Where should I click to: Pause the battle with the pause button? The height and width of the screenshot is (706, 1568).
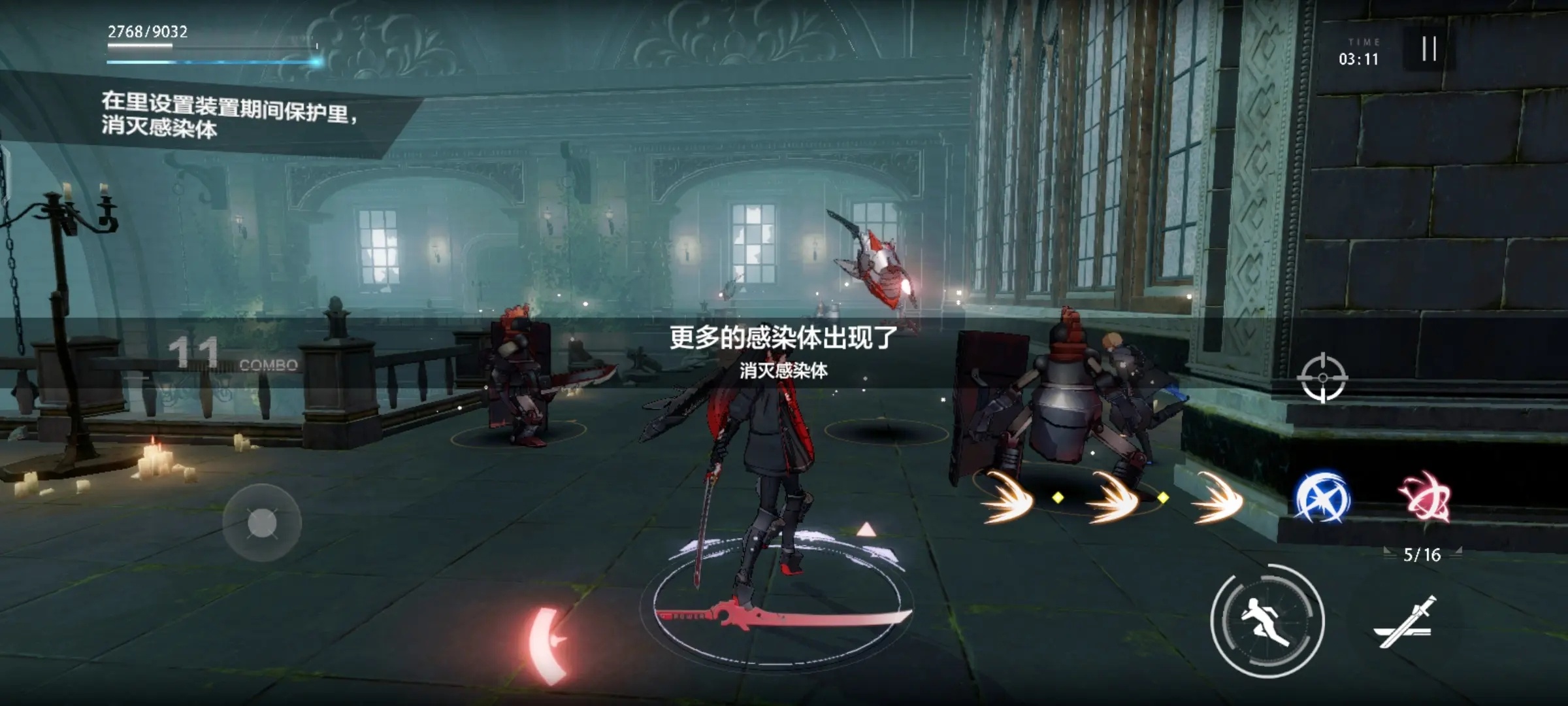click(x=1429, y=49)
